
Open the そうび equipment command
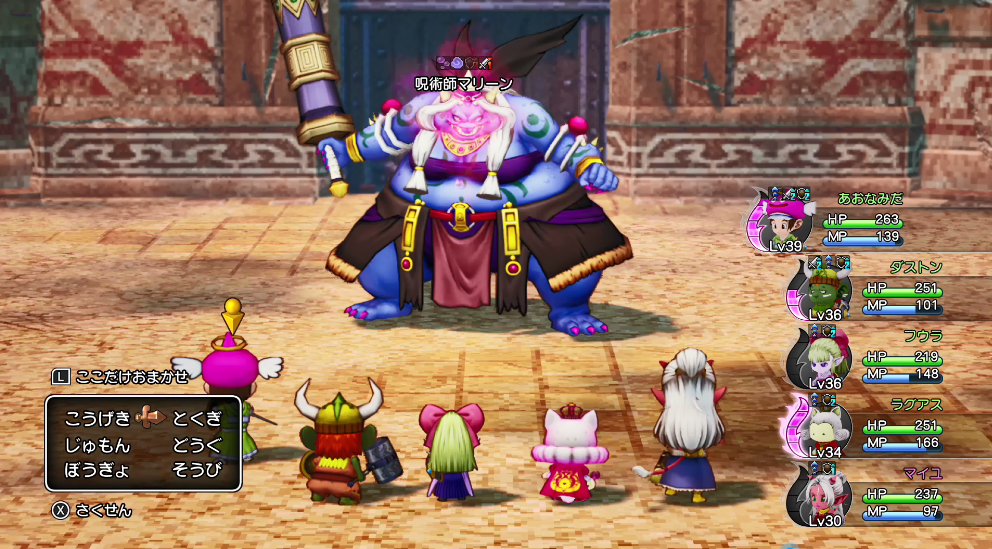click(x=196, y=468)
